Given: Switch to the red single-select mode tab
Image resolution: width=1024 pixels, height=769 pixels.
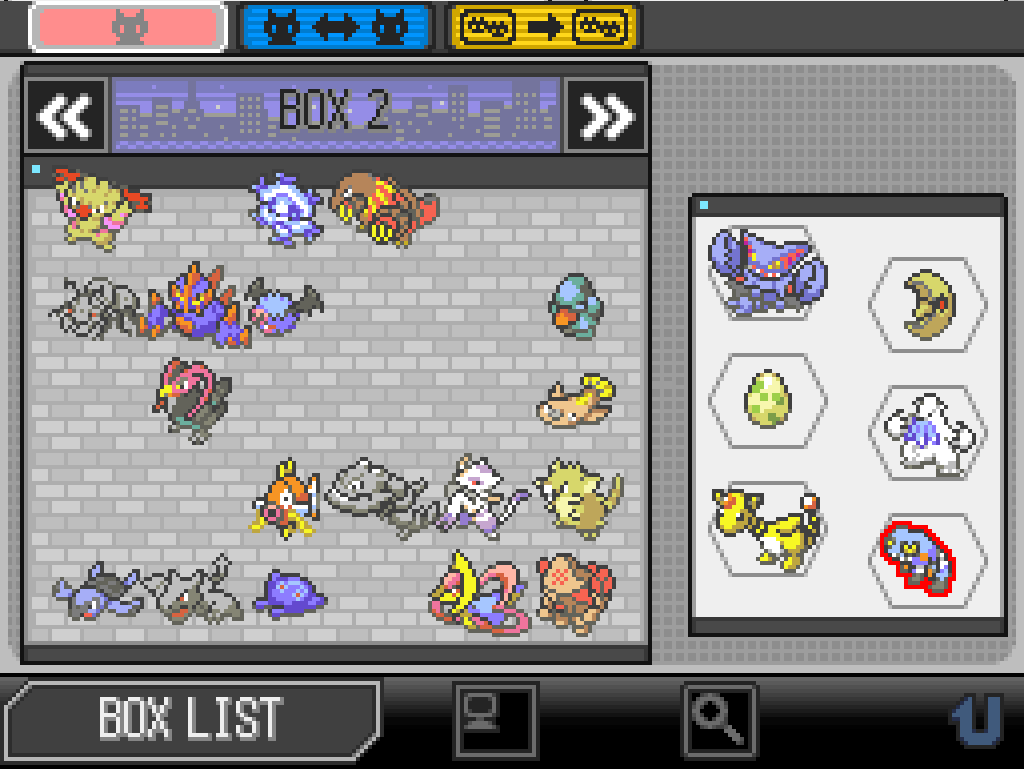Looking at the screenshot, I should point(127,27).
